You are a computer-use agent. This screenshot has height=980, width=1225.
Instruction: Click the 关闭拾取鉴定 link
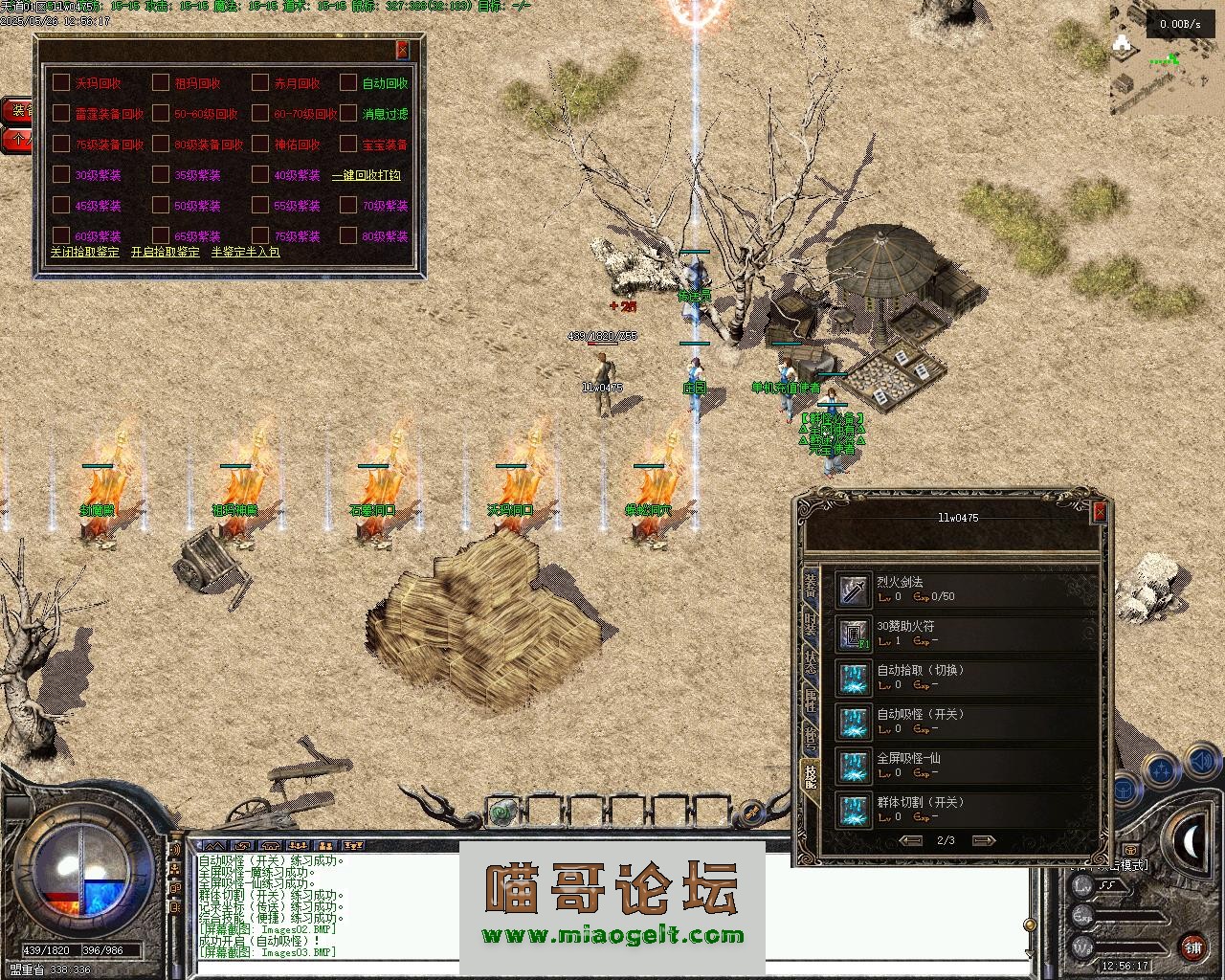tap(84, 252)
